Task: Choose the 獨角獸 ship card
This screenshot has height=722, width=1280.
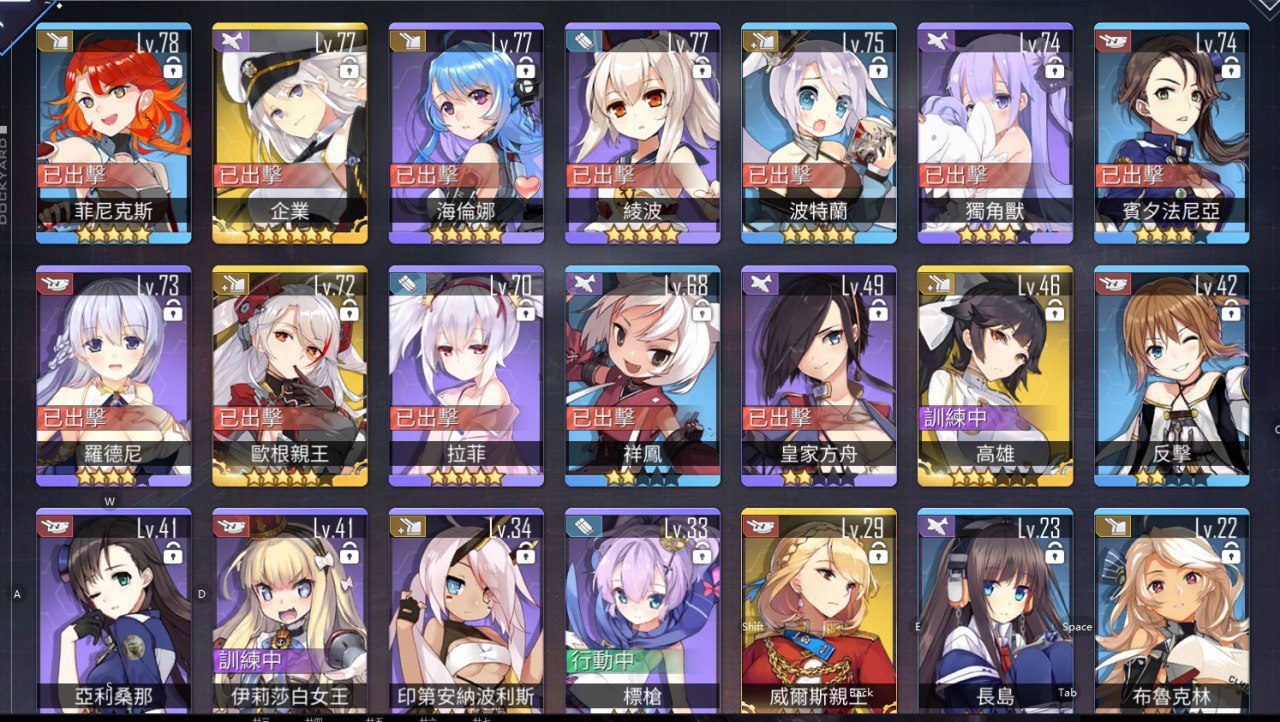Action: (x=995, y=130)
